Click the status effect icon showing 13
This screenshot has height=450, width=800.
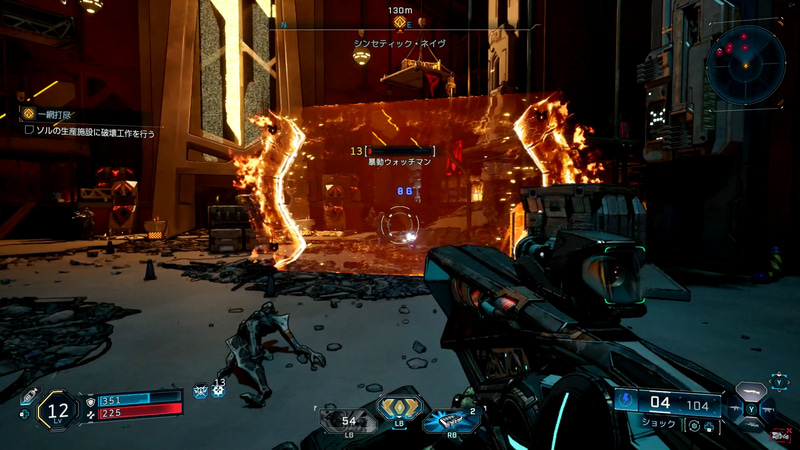point(218,389)
